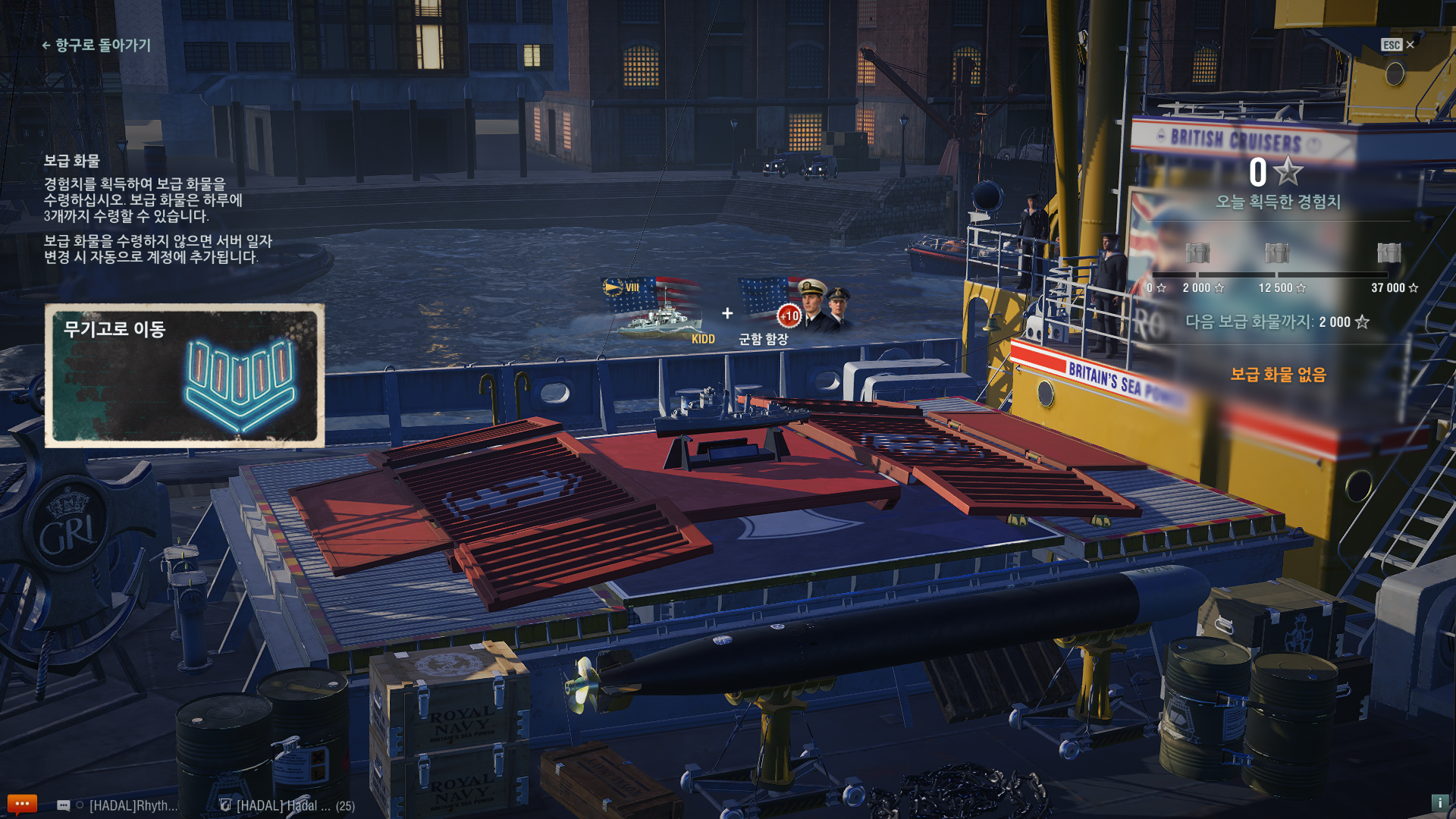Return to port via 항구로 돌아가기

click(96, 45)
